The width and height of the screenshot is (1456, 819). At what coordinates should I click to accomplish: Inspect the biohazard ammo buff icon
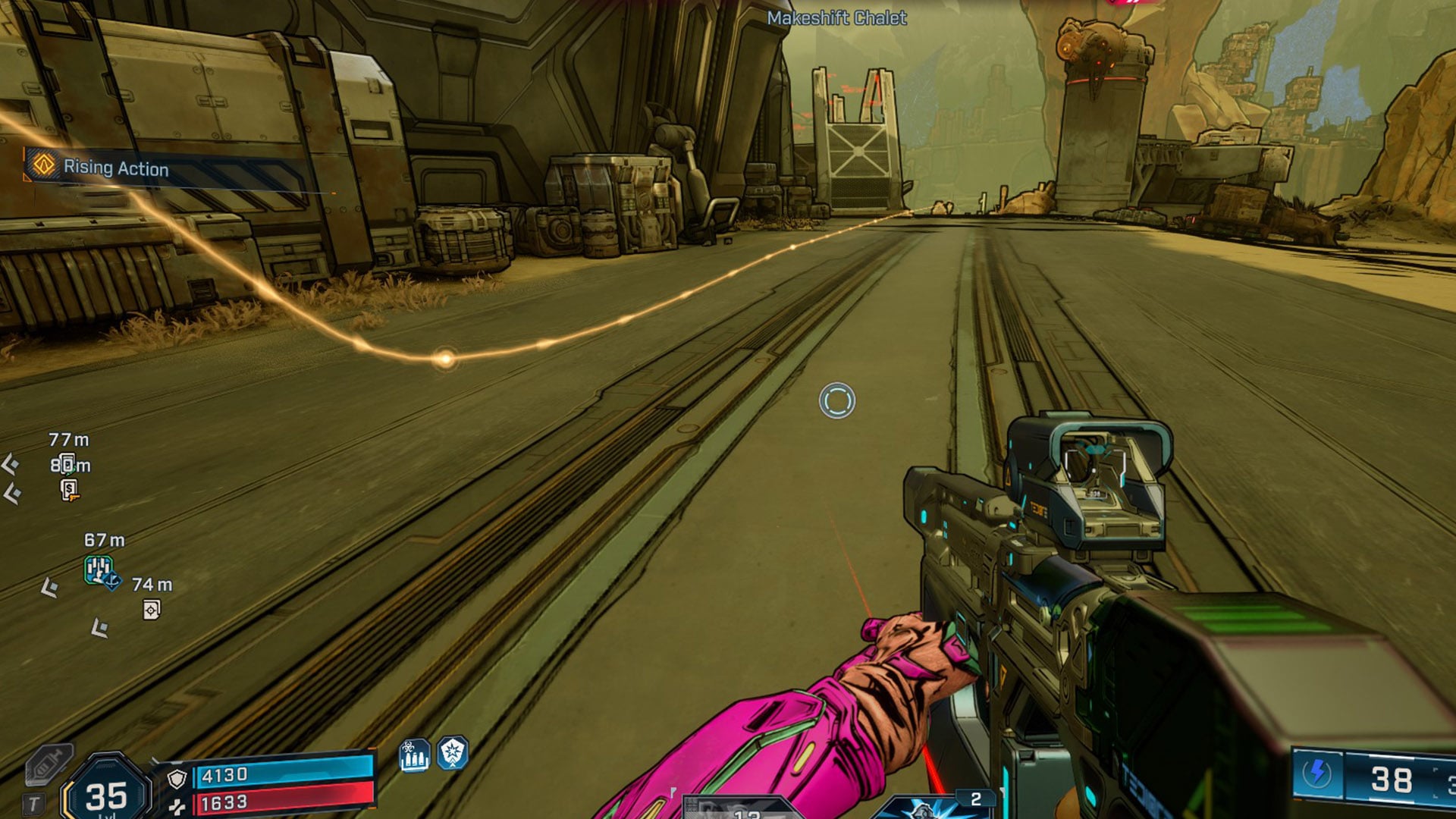414,755
